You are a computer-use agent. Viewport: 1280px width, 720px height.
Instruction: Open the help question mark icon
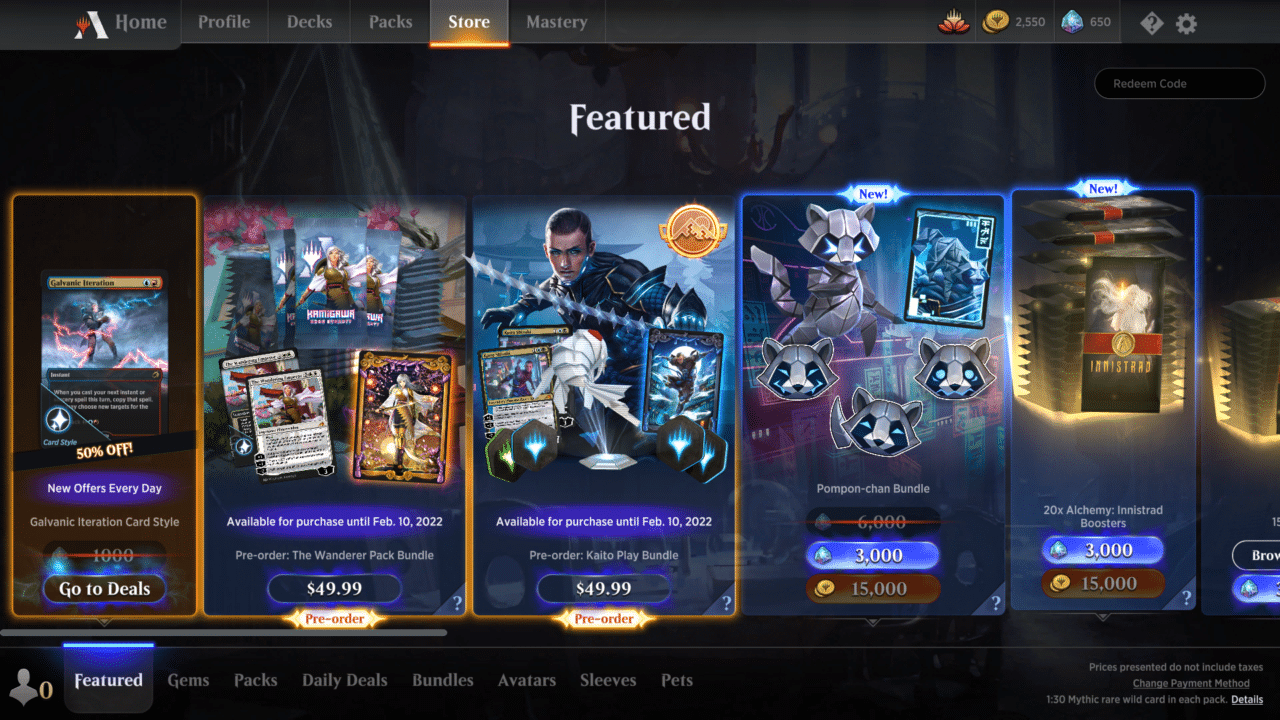coord(1150,22)
